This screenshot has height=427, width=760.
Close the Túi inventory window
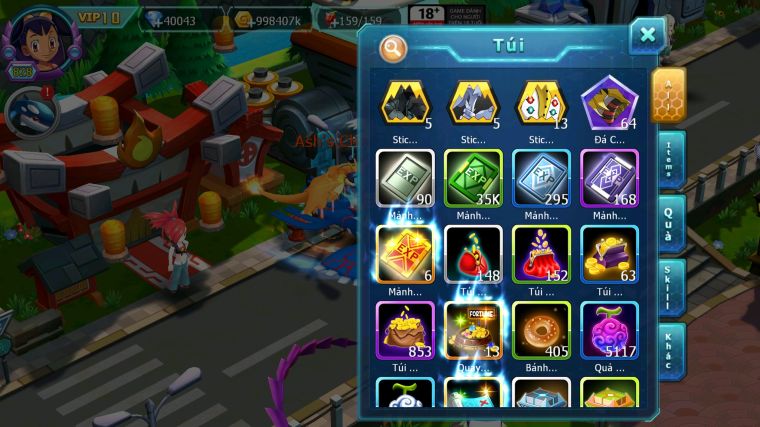(648, 36)
